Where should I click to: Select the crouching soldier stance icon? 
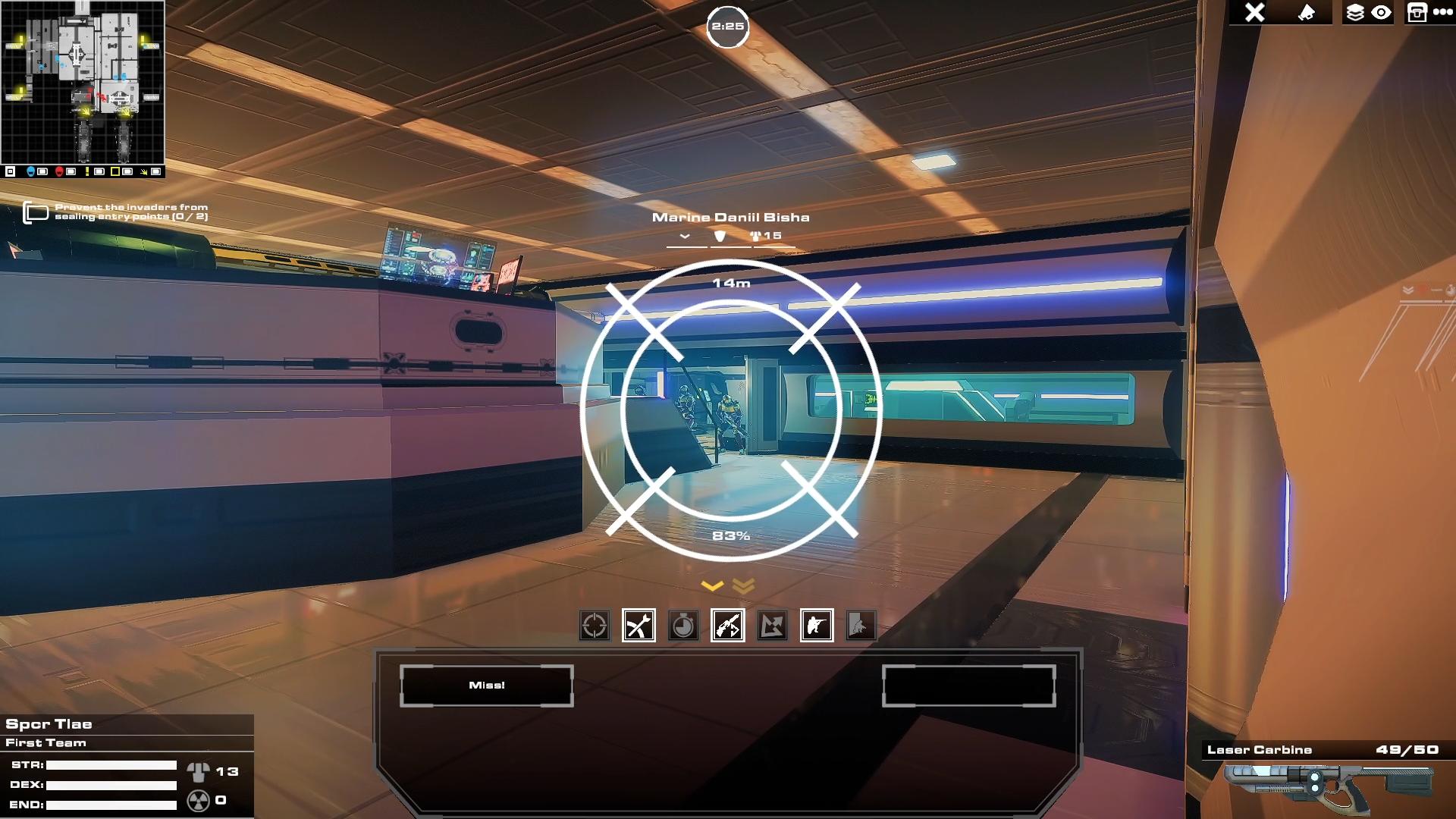(x=861, y=626)
